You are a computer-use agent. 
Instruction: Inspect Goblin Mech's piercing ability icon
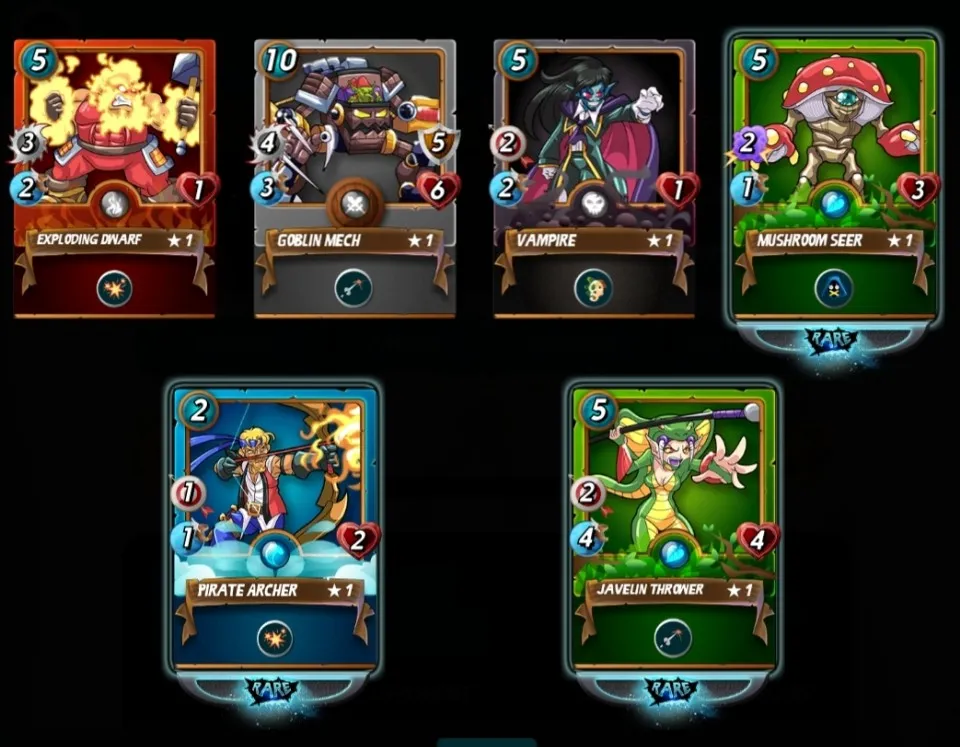pos(353,288)
